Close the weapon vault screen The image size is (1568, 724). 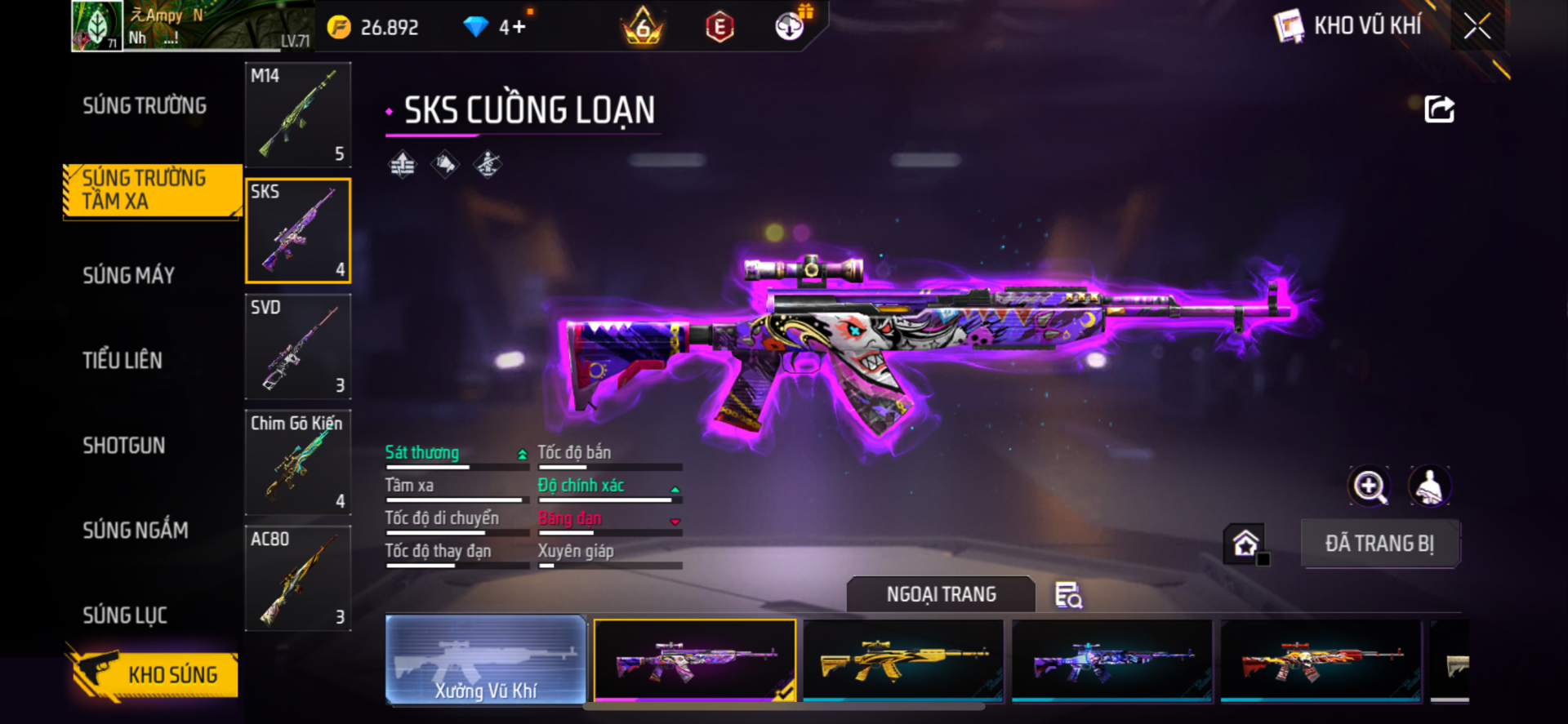(x=1477, y=26)
